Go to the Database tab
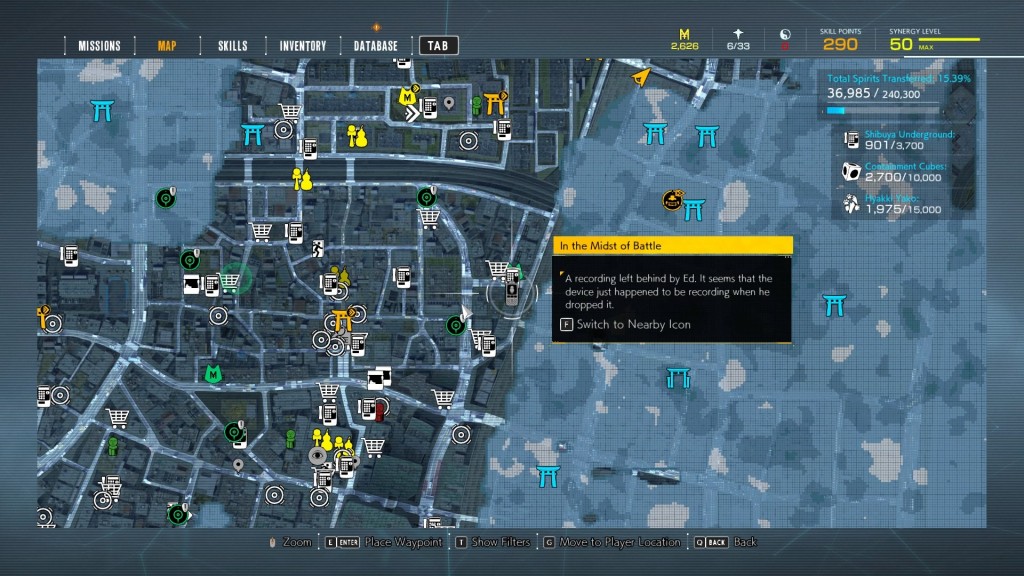The width and height of the screenshot is (1024, 576). pyautogui.click(x=375, y=46)
